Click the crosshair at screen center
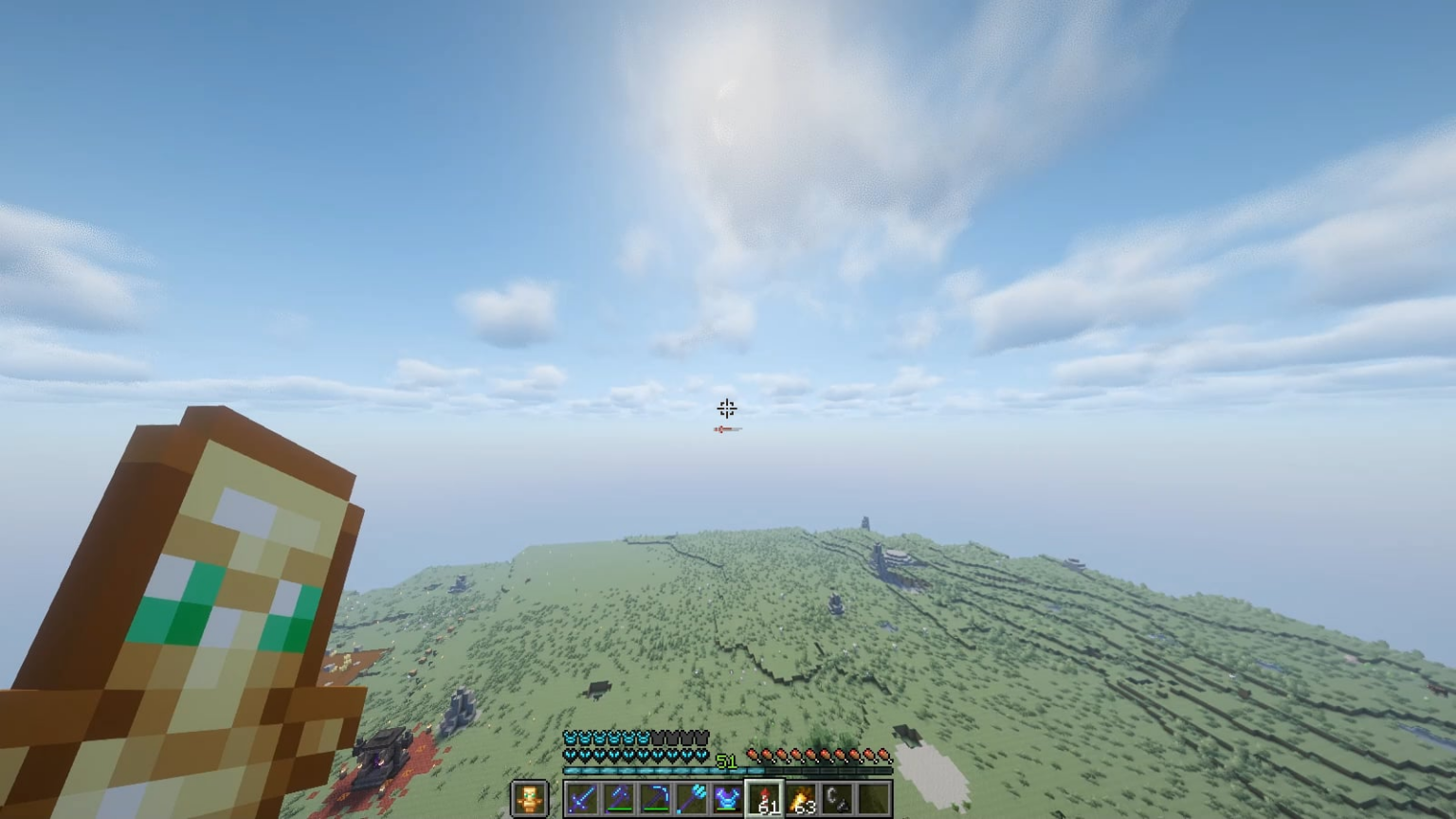This screenshot has height=819, width=1456. [x=726, y=409]
